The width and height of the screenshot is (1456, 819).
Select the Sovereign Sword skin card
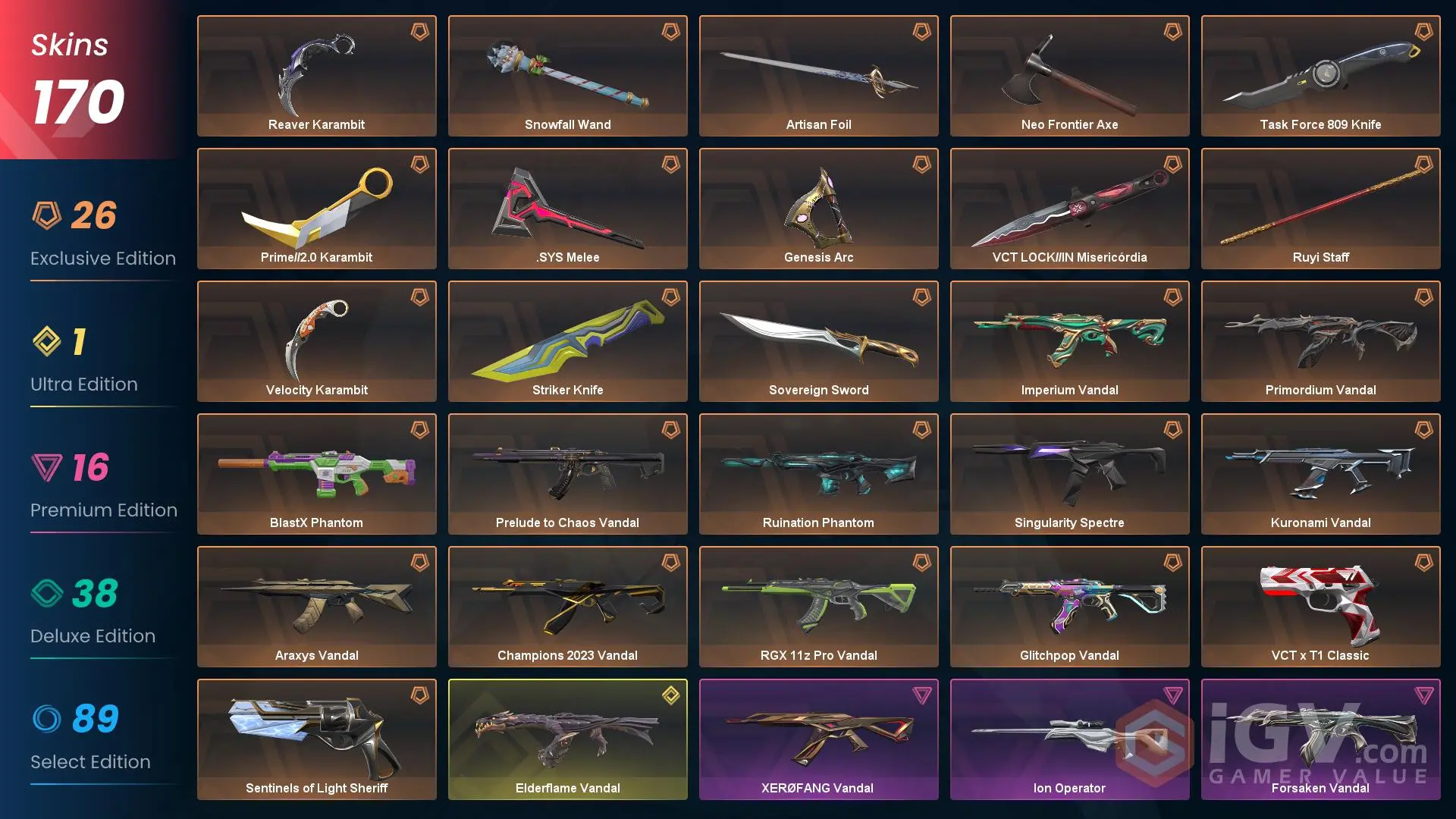[818, 337]
